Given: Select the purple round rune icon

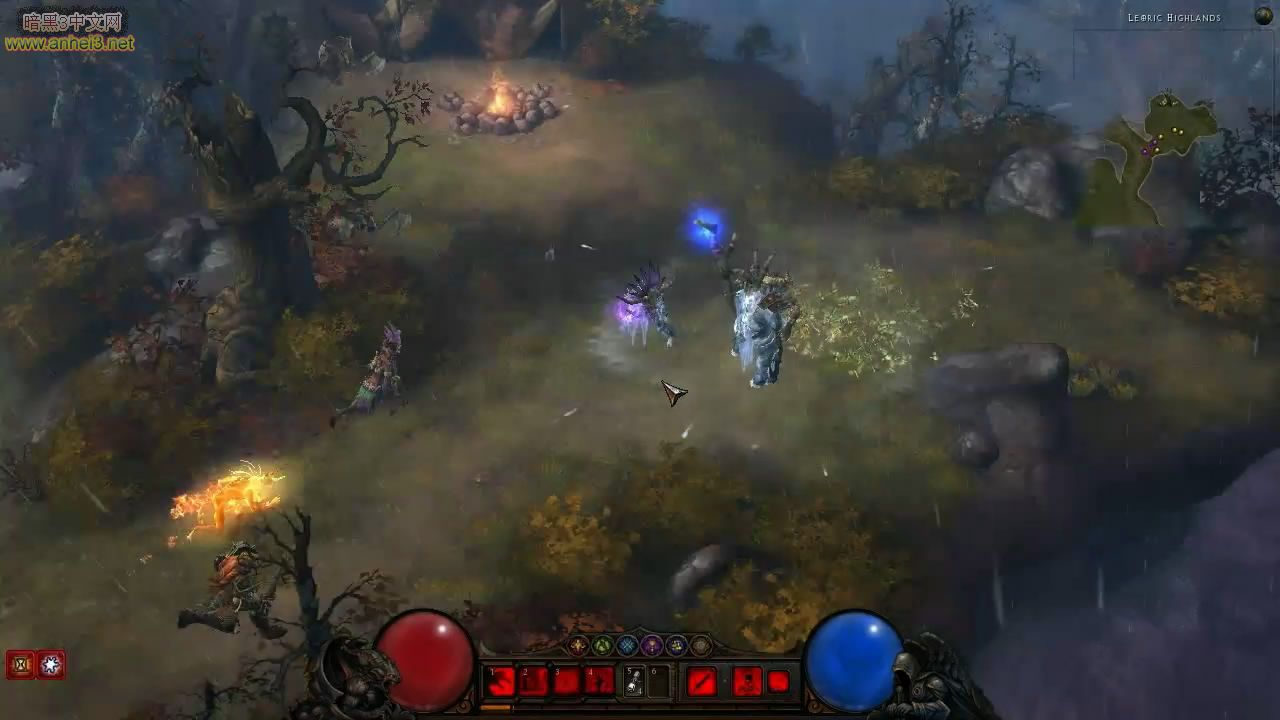Looking at the screenshot, I should tap(652, 646).
